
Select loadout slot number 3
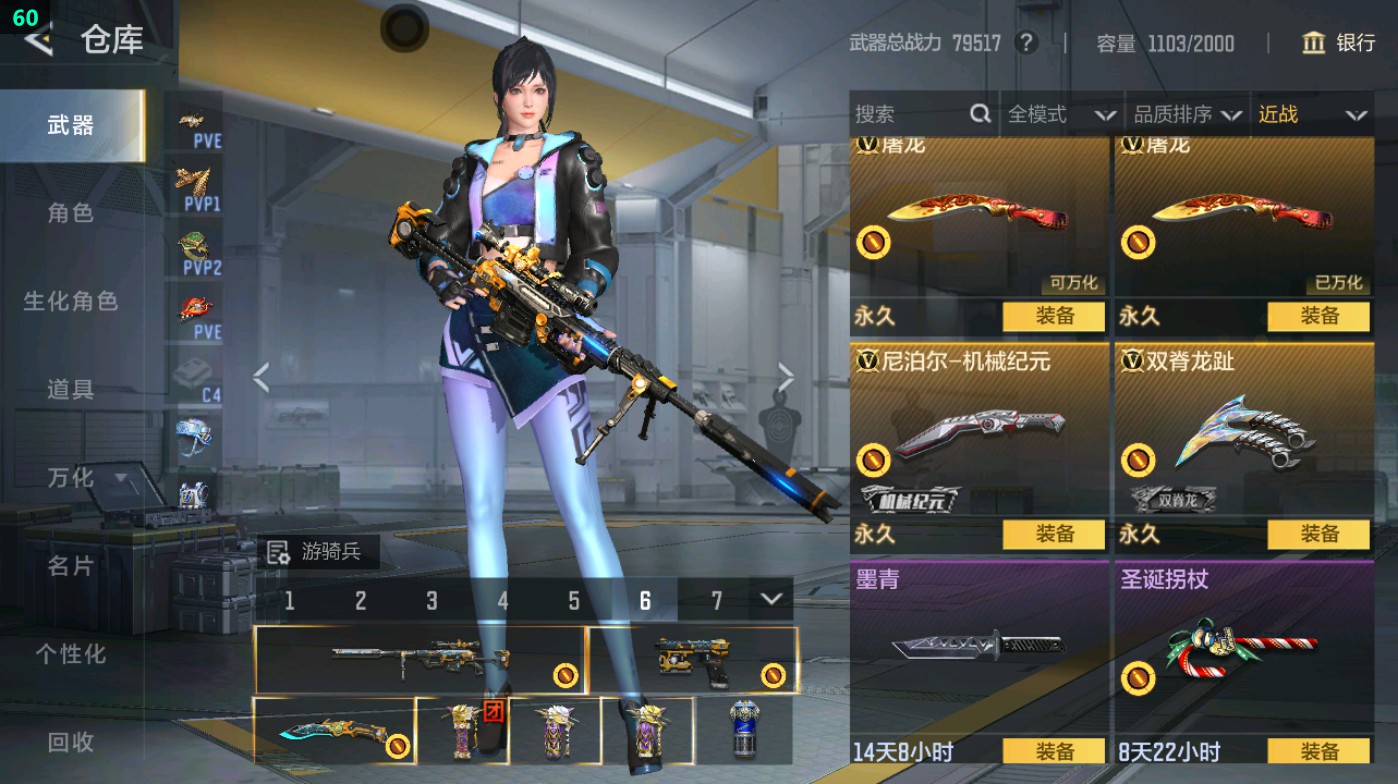[x=432, y=600]
